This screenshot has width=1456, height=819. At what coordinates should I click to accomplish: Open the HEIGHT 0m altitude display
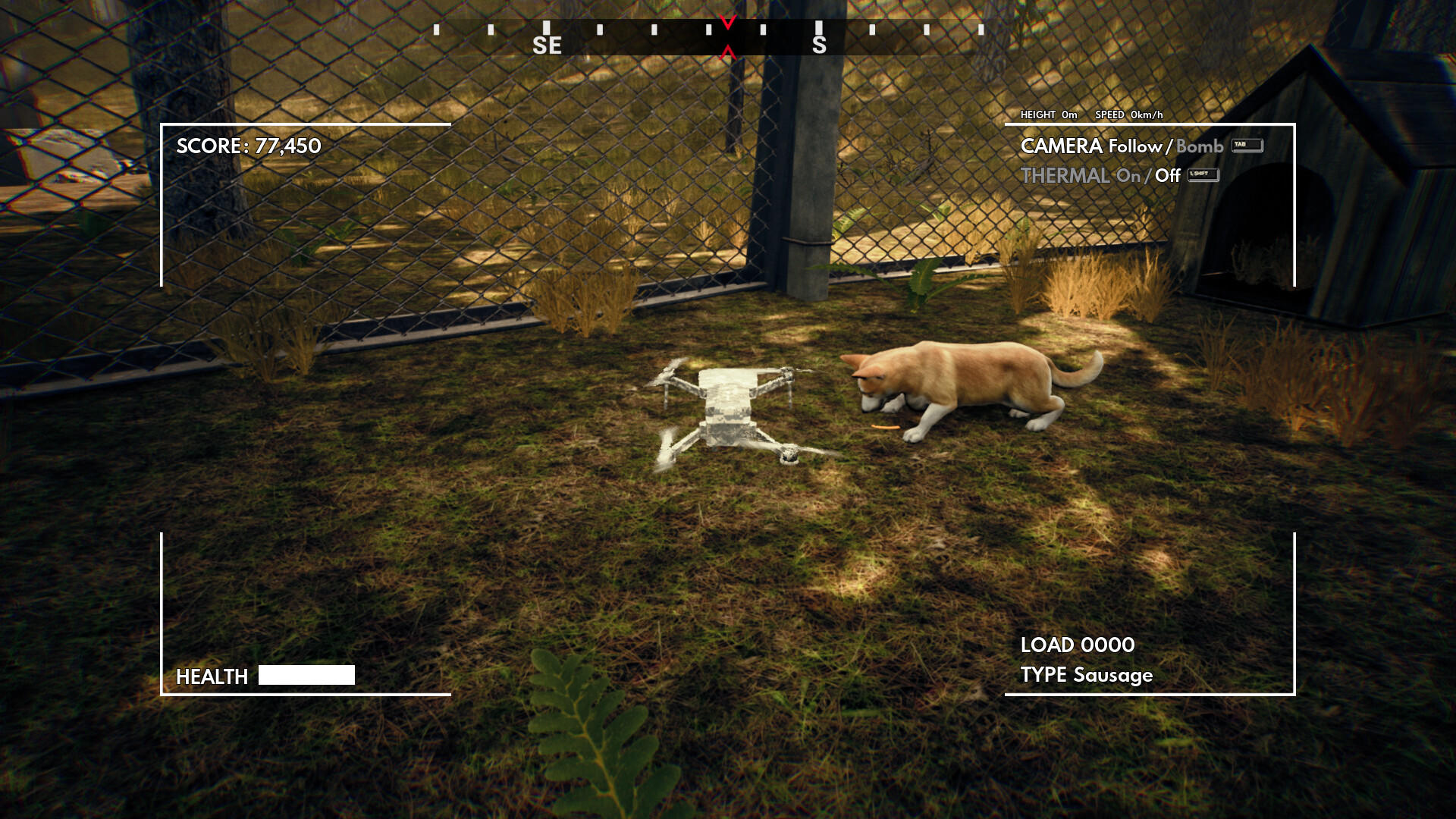pos(1049,115)
